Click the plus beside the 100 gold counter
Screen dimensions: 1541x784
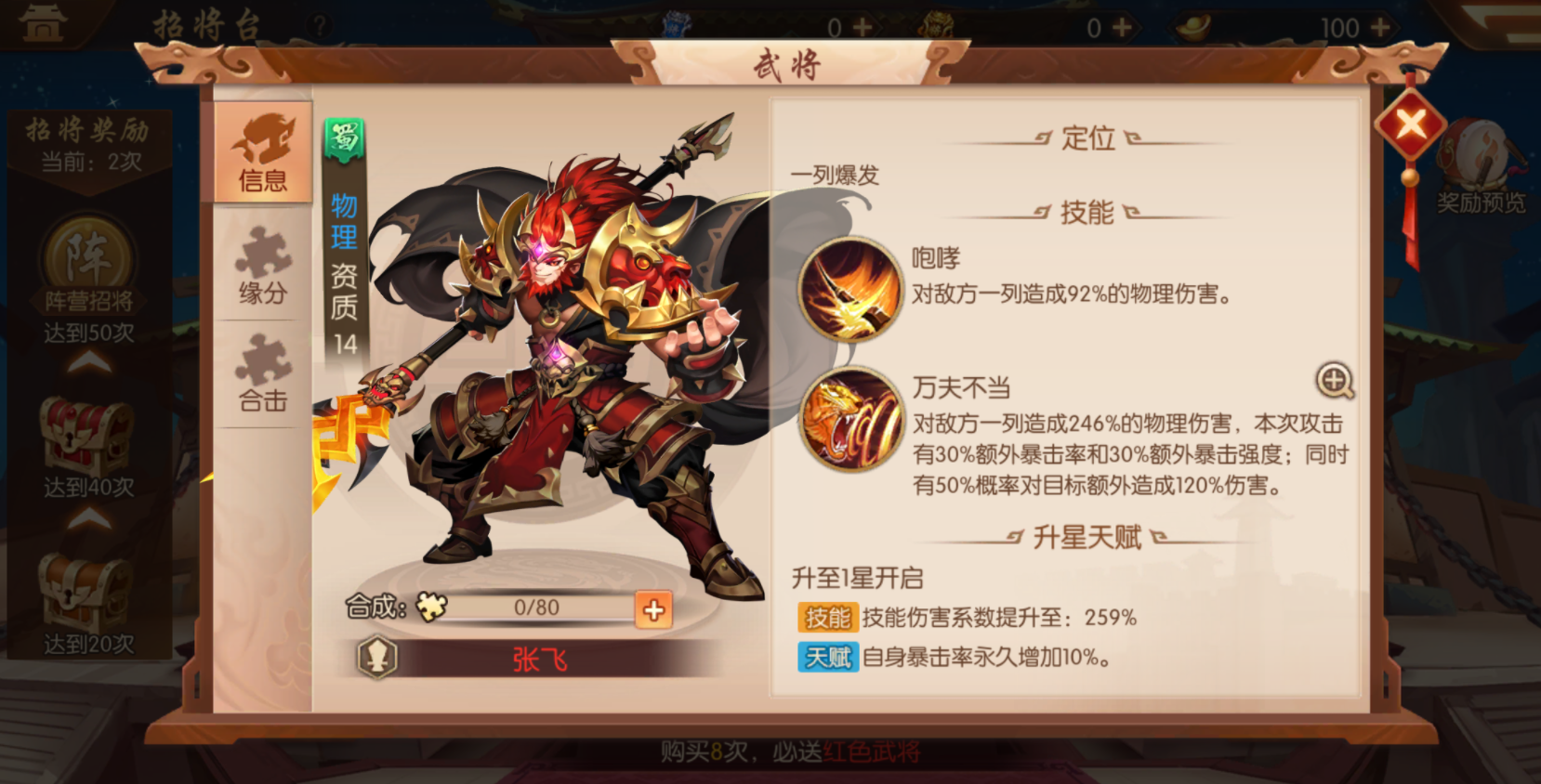(x=1378, y=28)
